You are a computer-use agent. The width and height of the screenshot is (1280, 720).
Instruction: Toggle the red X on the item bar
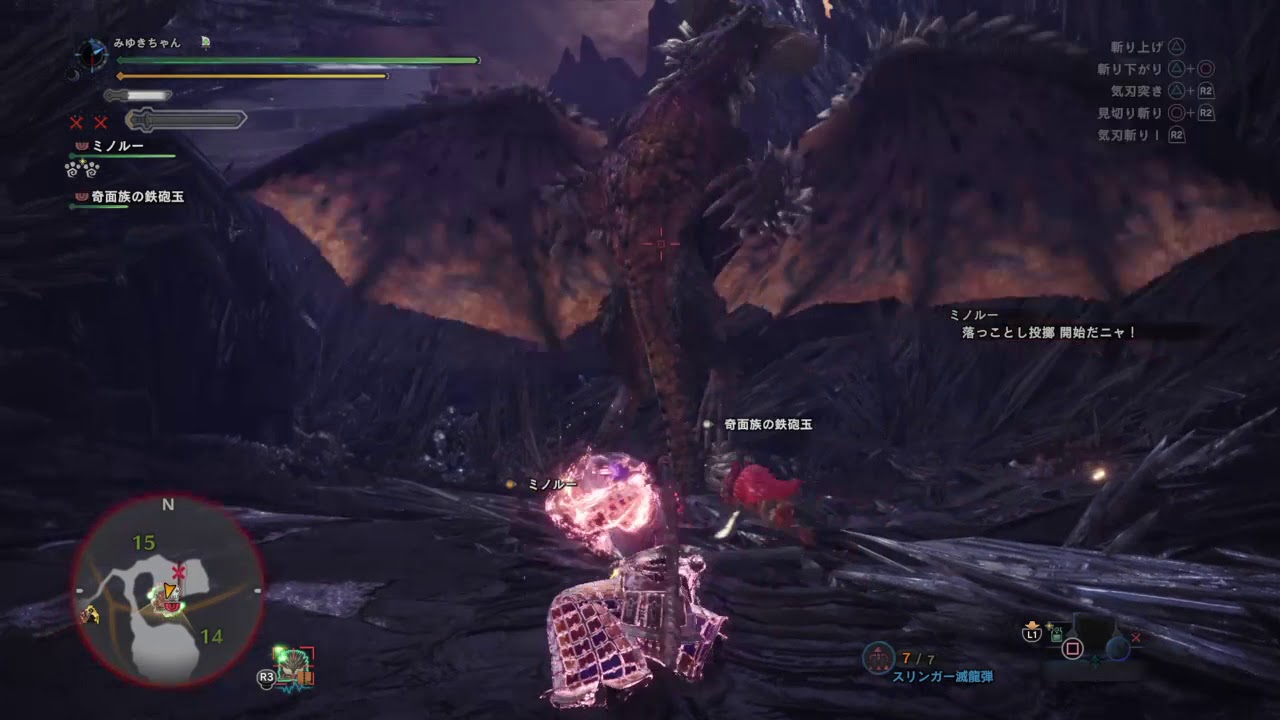[x=1136, y=638]
